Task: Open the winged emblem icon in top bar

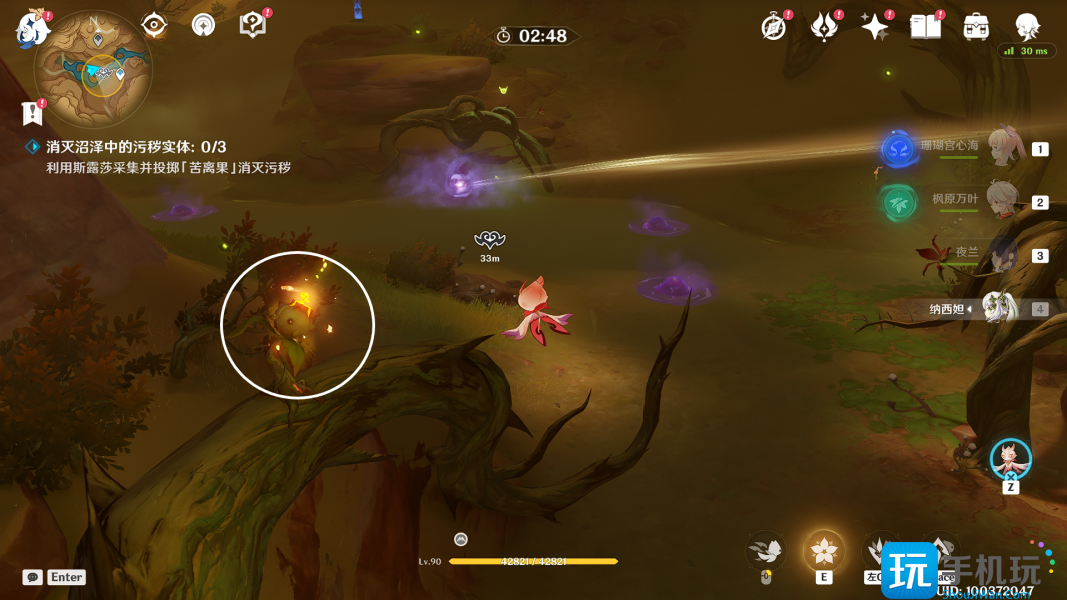Action: (824, 27)
